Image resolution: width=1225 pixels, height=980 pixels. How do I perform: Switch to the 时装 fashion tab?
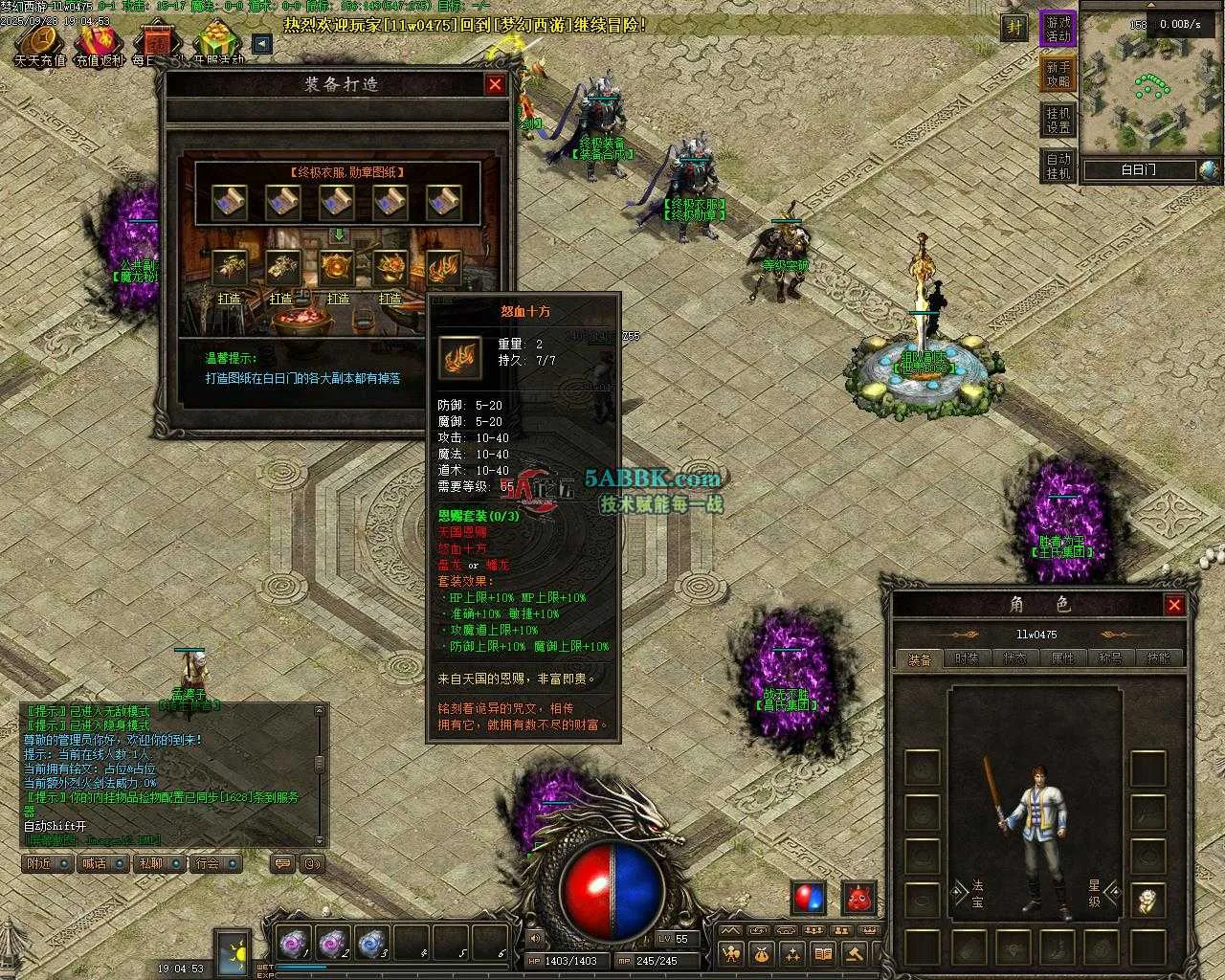pyautogui.click(x=967, y=658)
